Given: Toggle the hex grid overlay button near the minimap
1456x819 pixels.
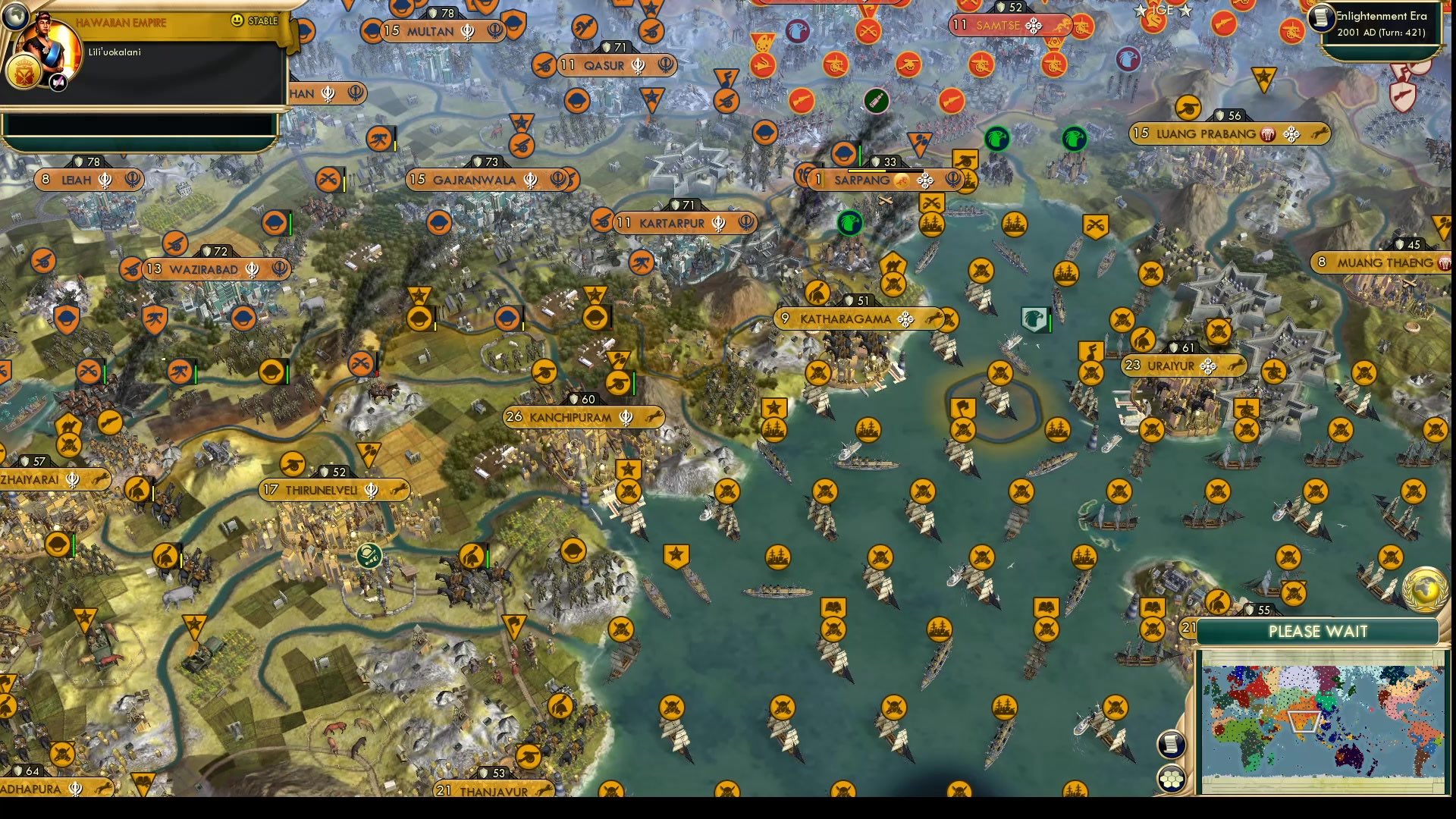Looking at the screenshot, I should pyautogui.click(x=1171, y=779).
